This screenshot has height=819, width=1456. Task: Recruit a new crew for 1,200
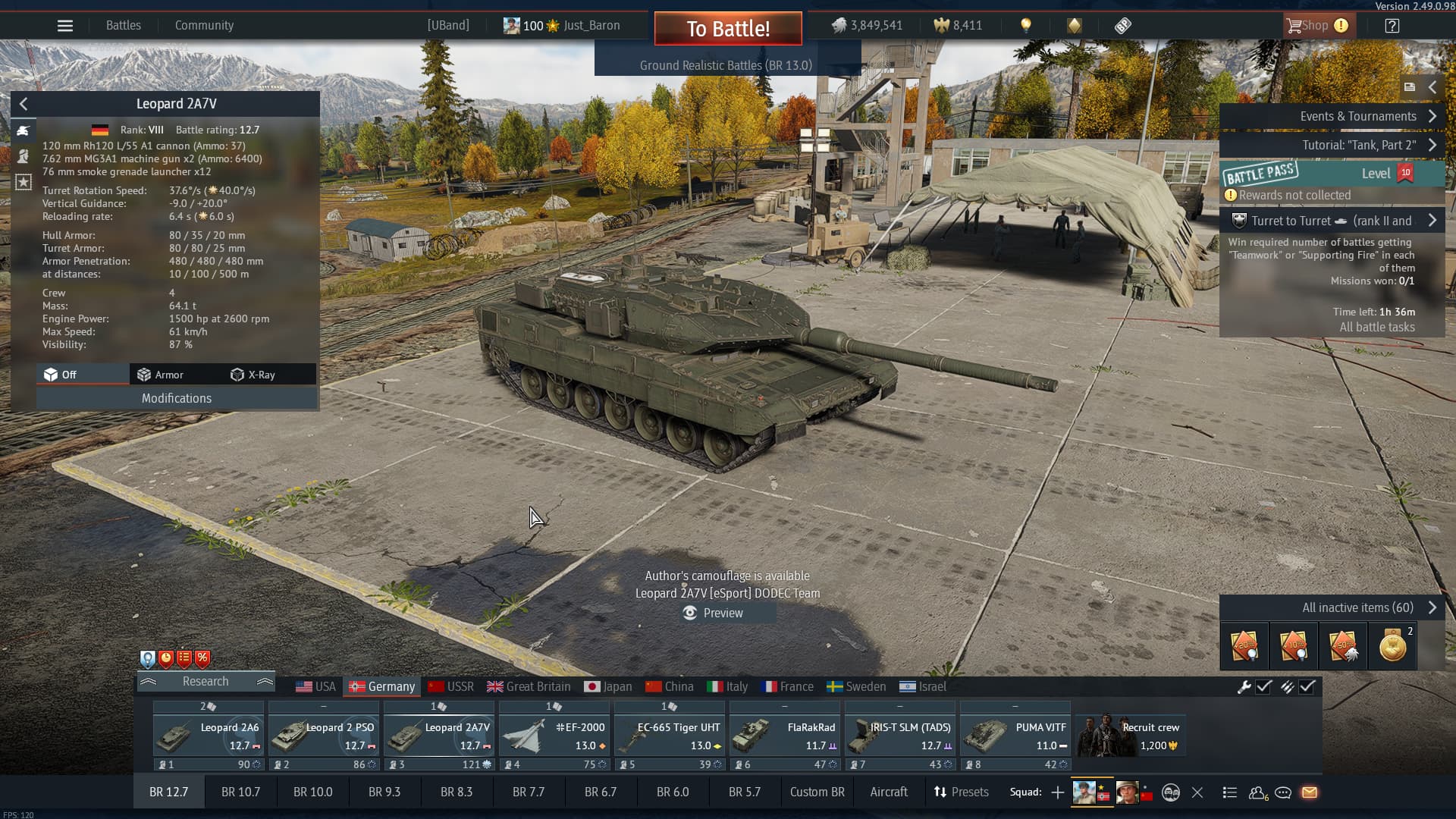(x=1131, y=736)
